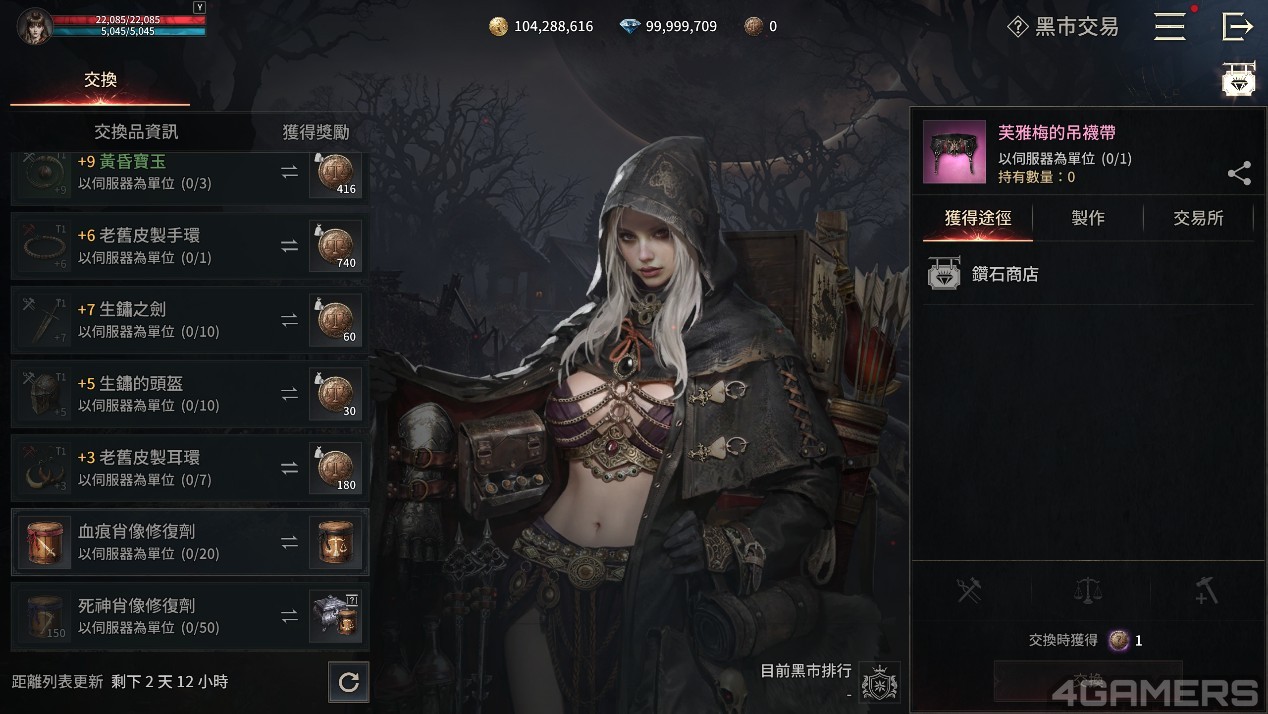Viewport: 1268px width, 714px height.
Task: Select the +9 黃昏寶玉 exchange row
Action: 189,174
